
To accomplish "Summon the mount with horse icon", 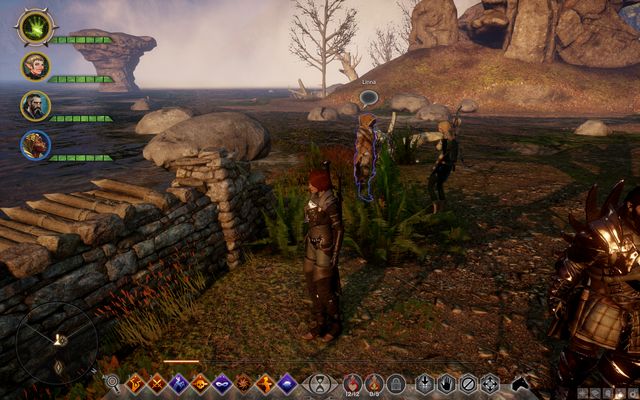I will tap(520, 382).
